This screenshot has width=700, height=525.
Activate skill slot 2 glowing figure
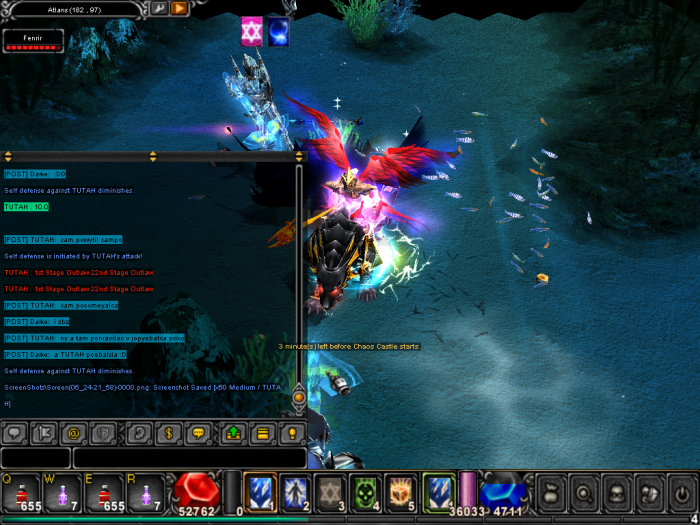[295, 490]
